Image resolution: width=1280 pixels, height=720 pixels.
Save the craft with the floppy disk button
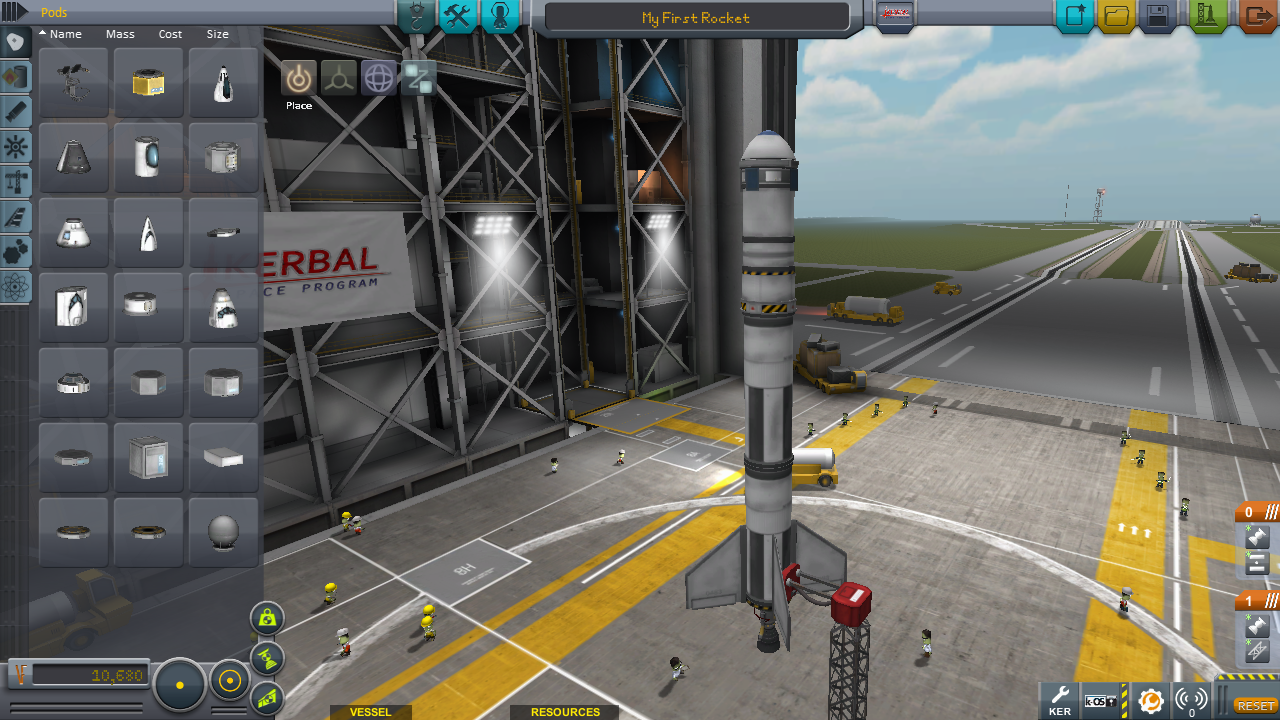tap(1158, 16)
